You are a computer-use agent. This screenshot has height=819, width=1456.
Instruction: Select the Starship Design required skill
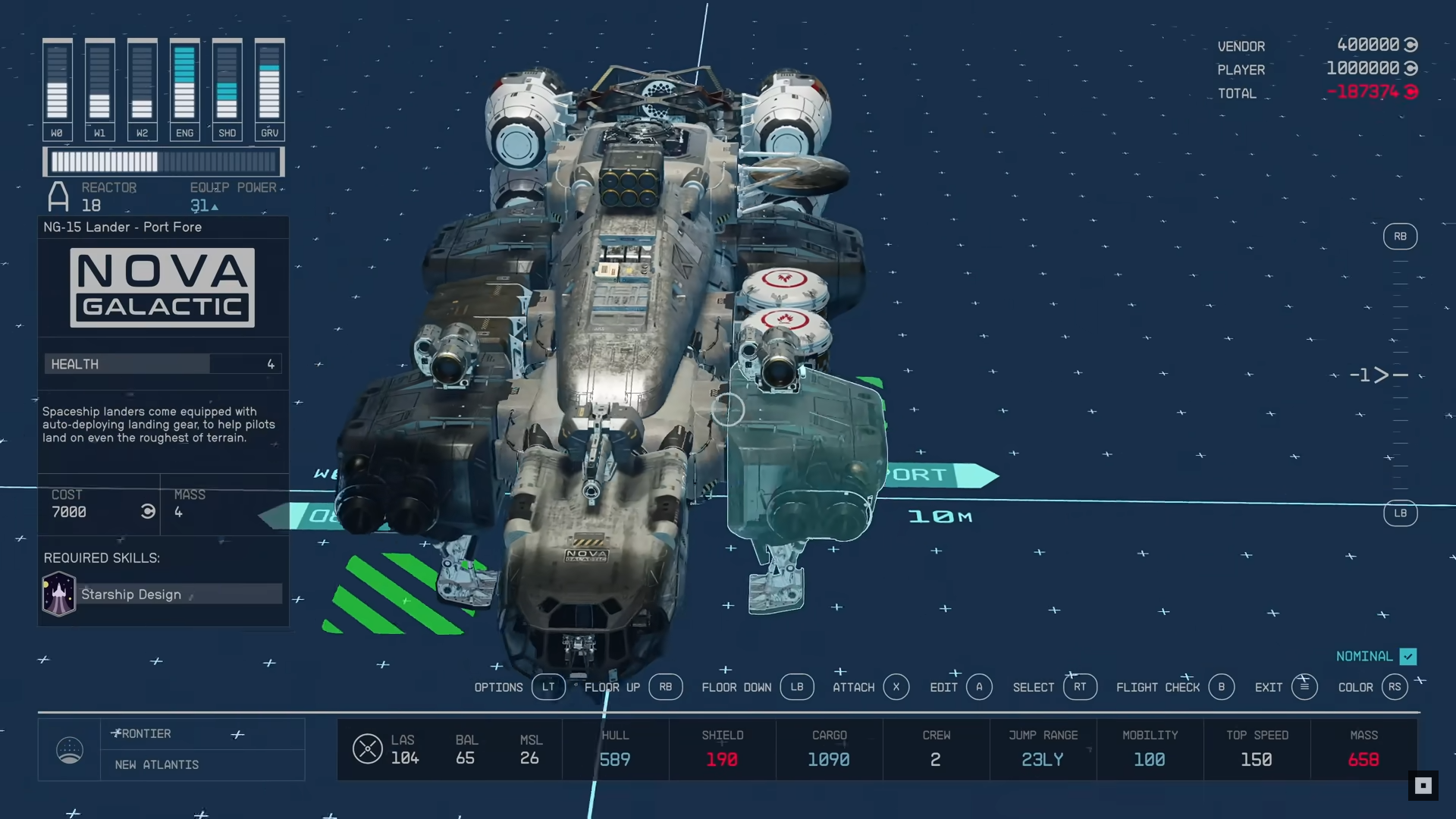(162, 595)
